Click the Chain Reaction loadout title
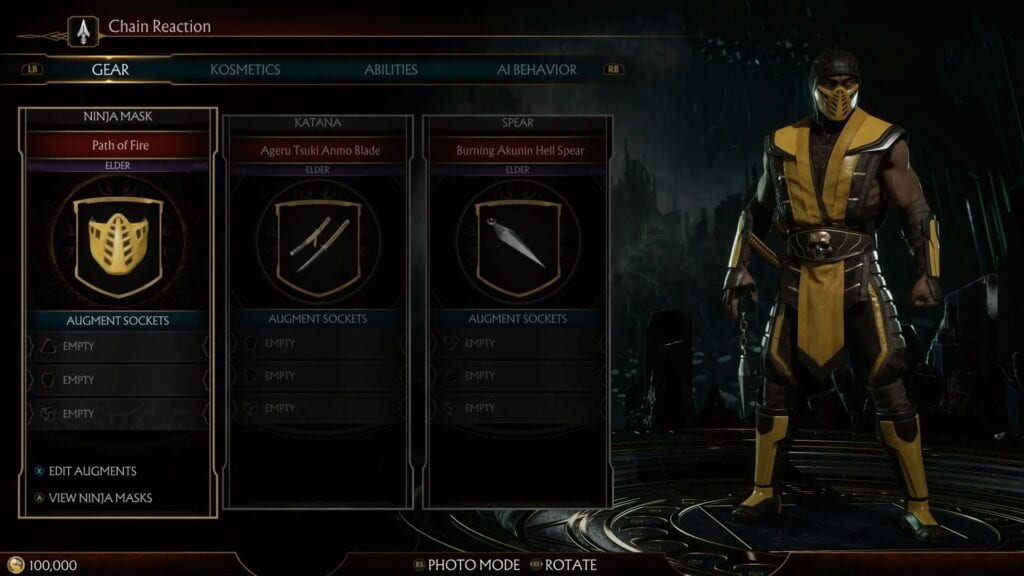This screenshot has height=576, width=1024. [159, 27]
